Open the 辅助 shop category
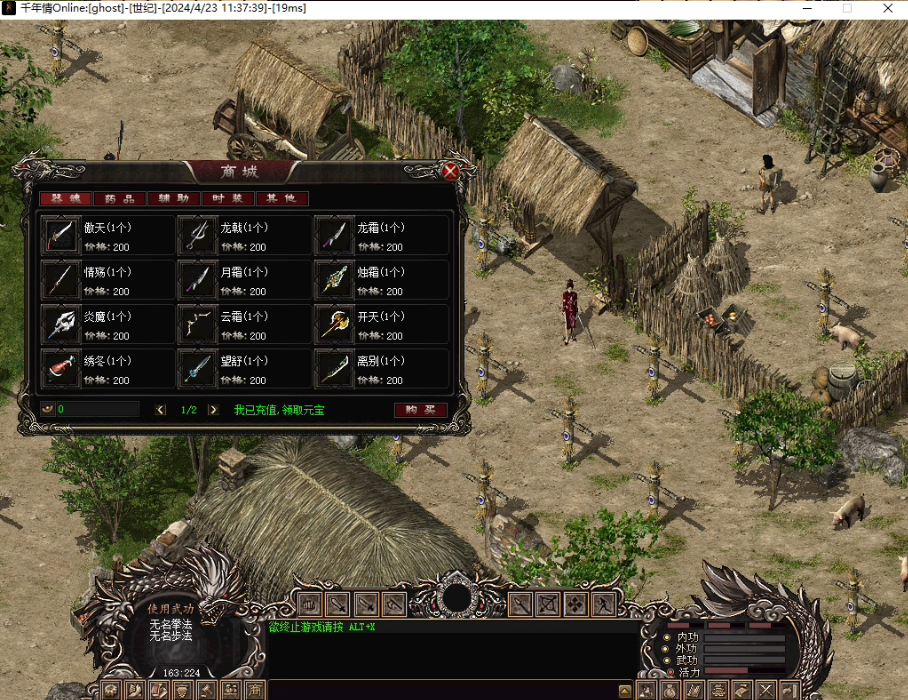Viewport: 908px width, 700px height. [x=174, y=199]
